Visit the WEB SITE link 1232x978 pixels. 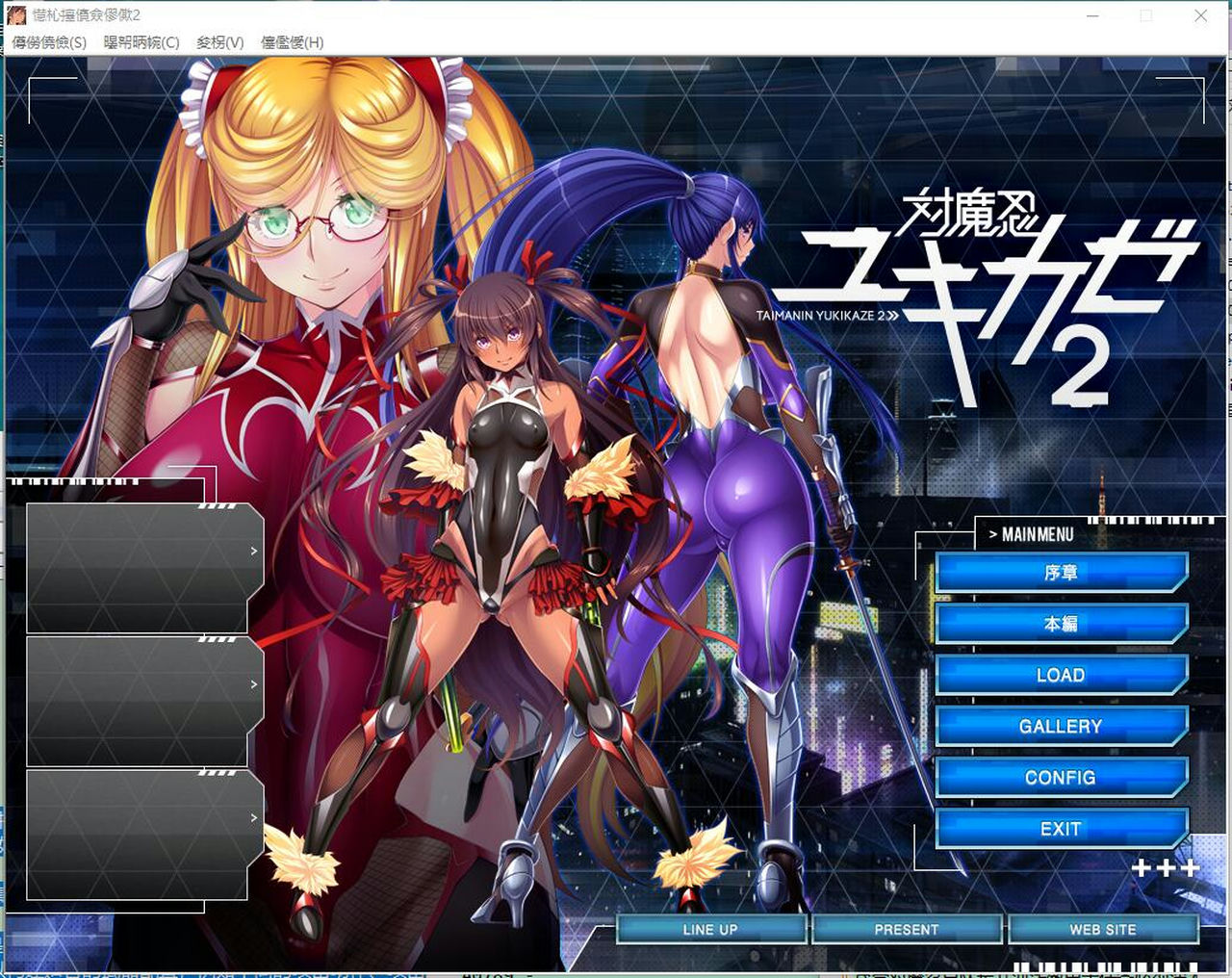click(x=1100, y=929)
